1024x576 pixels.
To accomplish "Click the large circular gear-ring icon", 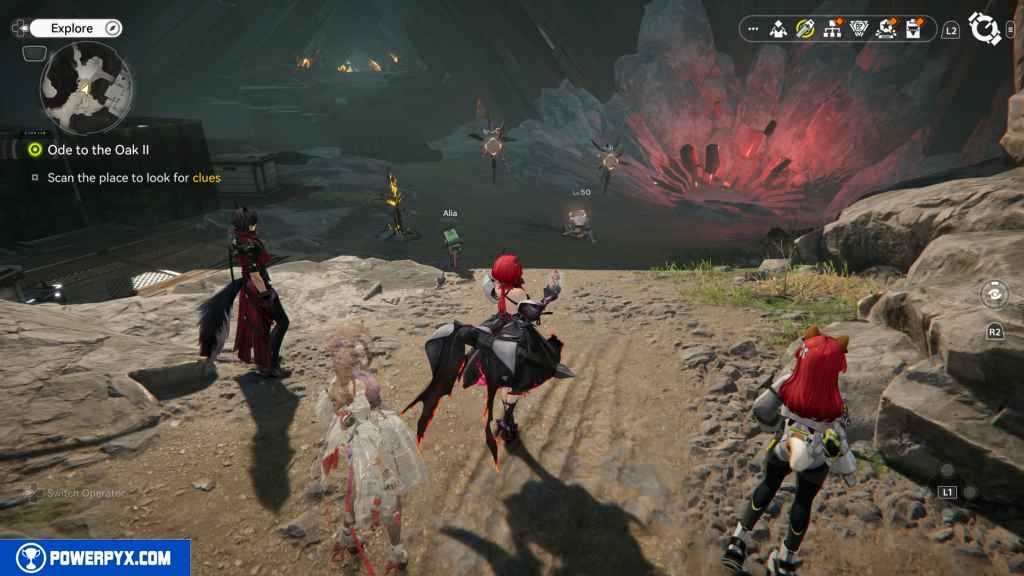I will pos(985,29).
